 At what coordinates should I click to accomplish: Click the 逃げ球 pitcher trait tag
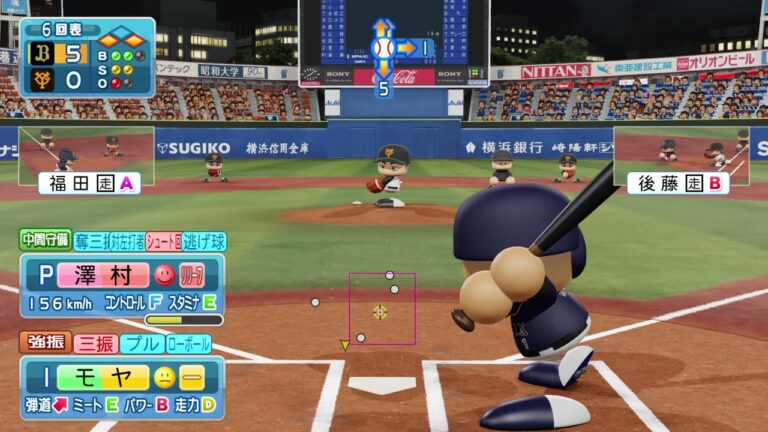click(204, 240)
